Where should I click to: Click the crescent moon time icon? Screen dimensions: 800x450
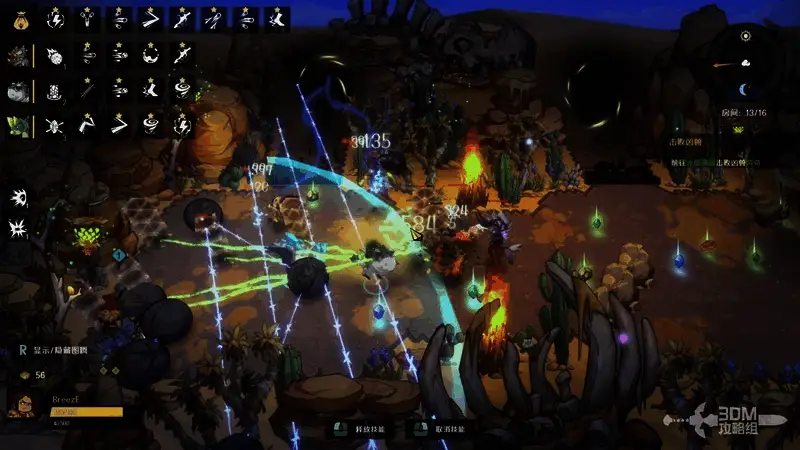pos(745,90)
